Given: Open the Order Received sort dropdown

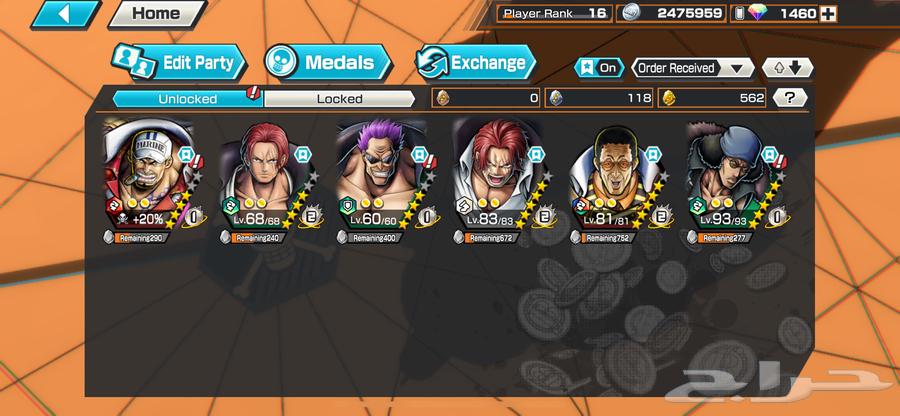Looking at the screenshot, I should click(693, 68).
